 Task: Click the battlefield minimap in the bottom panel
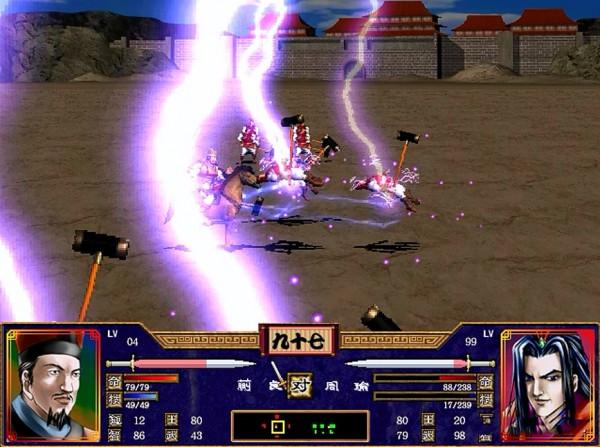point(299,427)
